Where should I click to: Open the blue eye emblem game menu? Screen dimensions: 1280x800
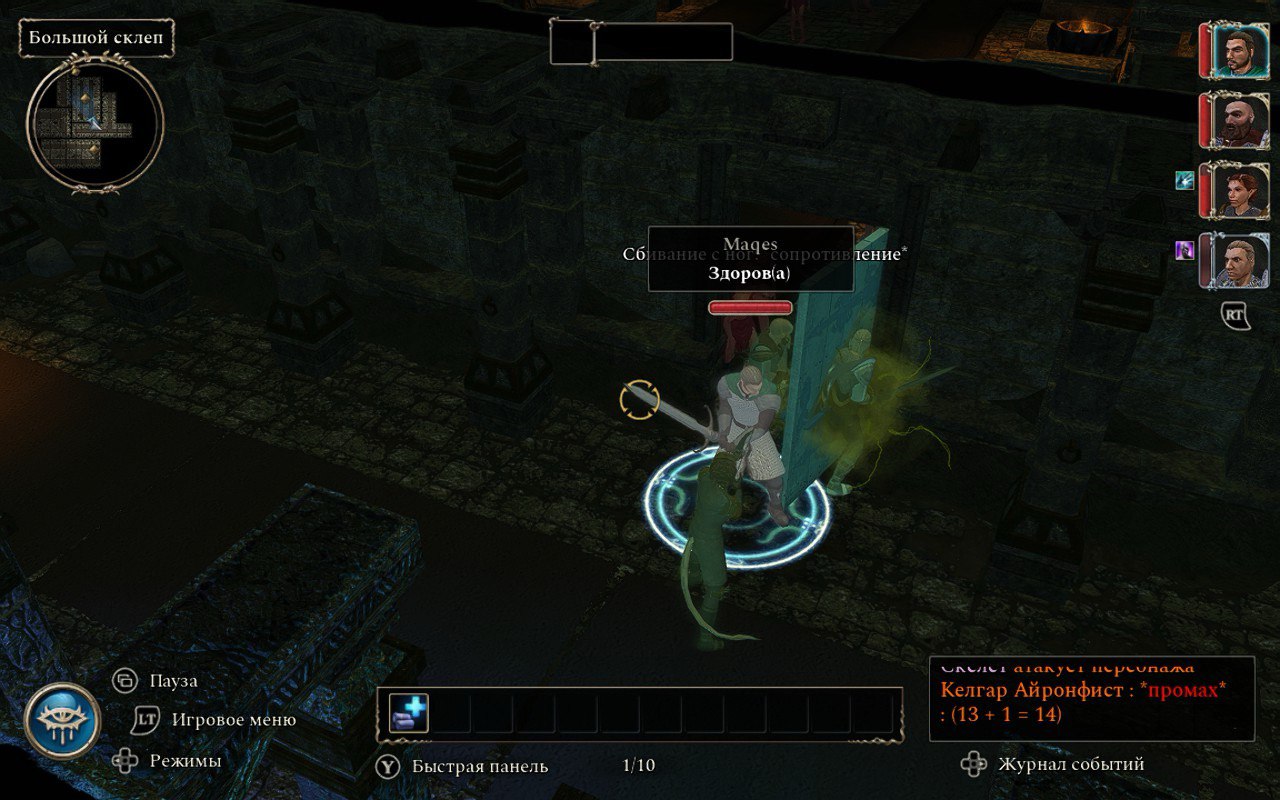tap(62, 721)
